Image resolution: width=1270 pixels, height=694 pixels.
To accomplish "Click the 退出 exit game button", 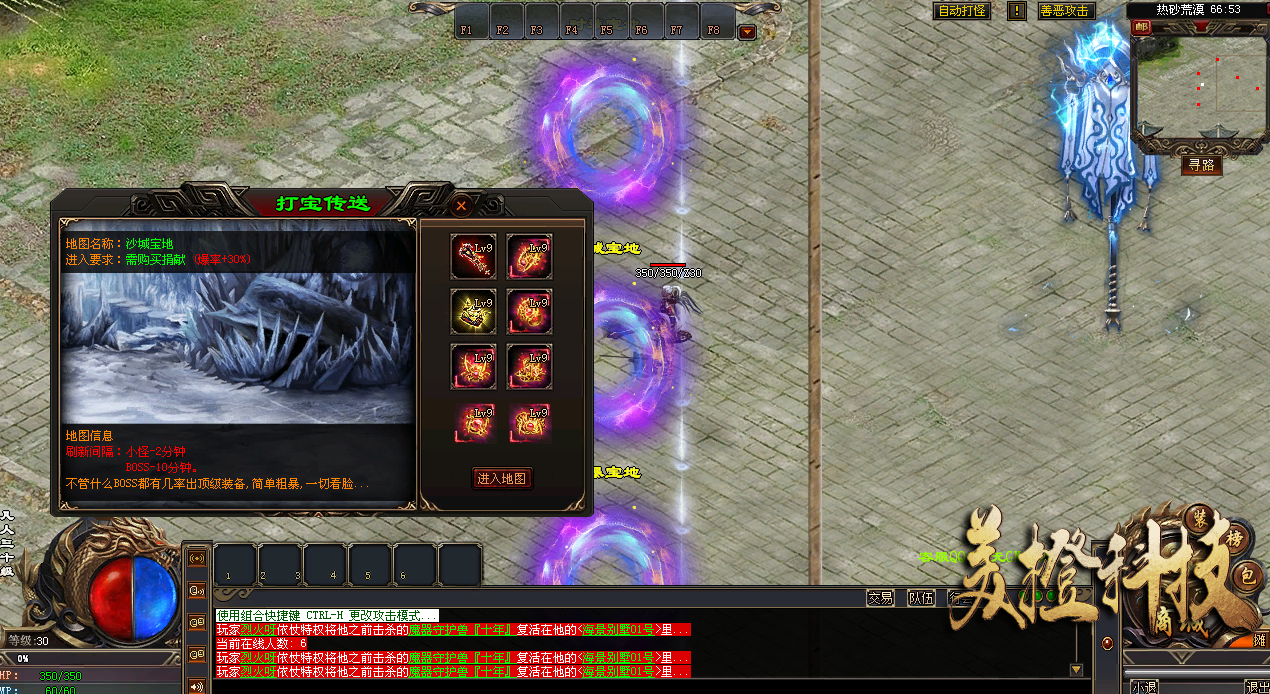I will (x=1256, y=687).
